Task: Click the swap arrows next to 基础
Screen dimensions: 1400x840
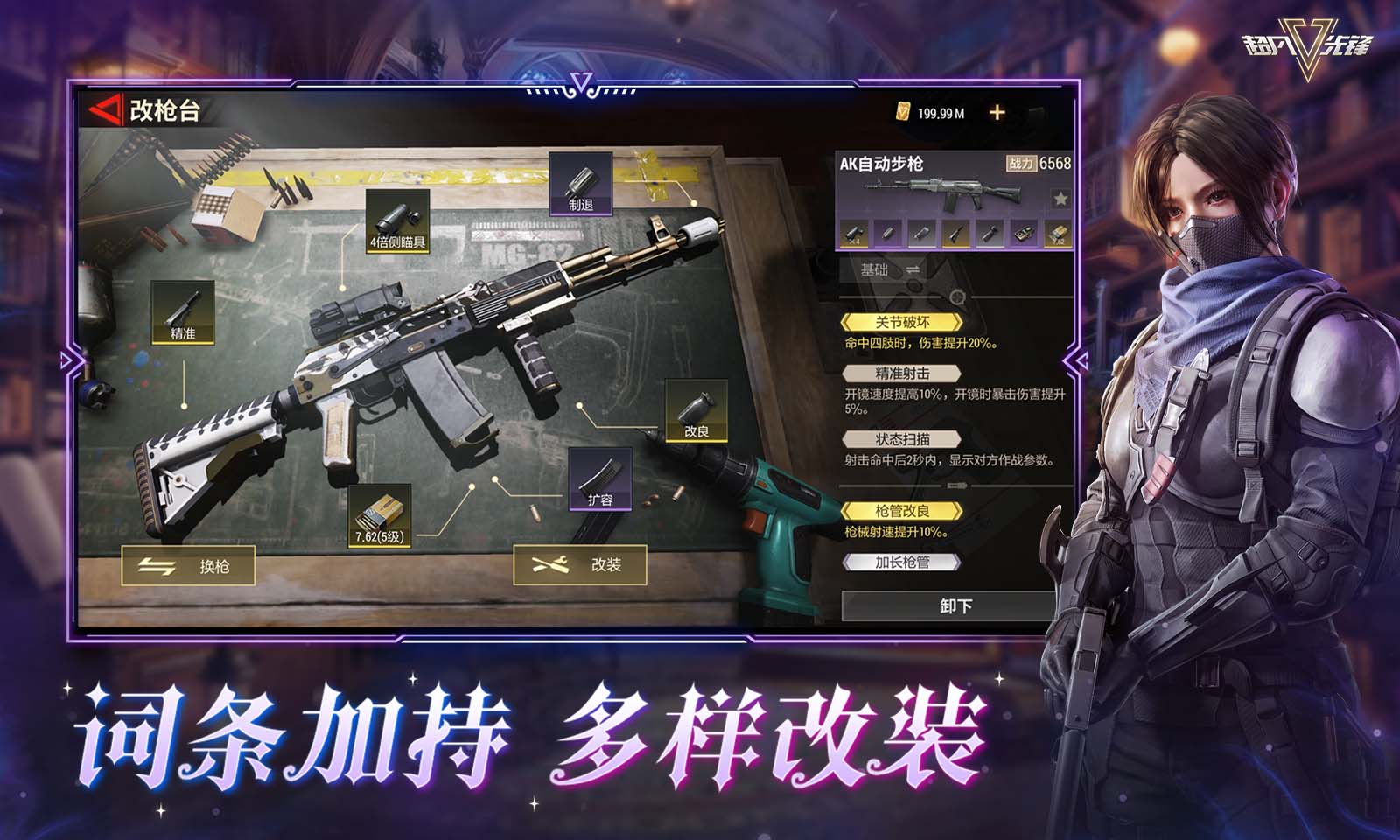Action: coord(913,269)
